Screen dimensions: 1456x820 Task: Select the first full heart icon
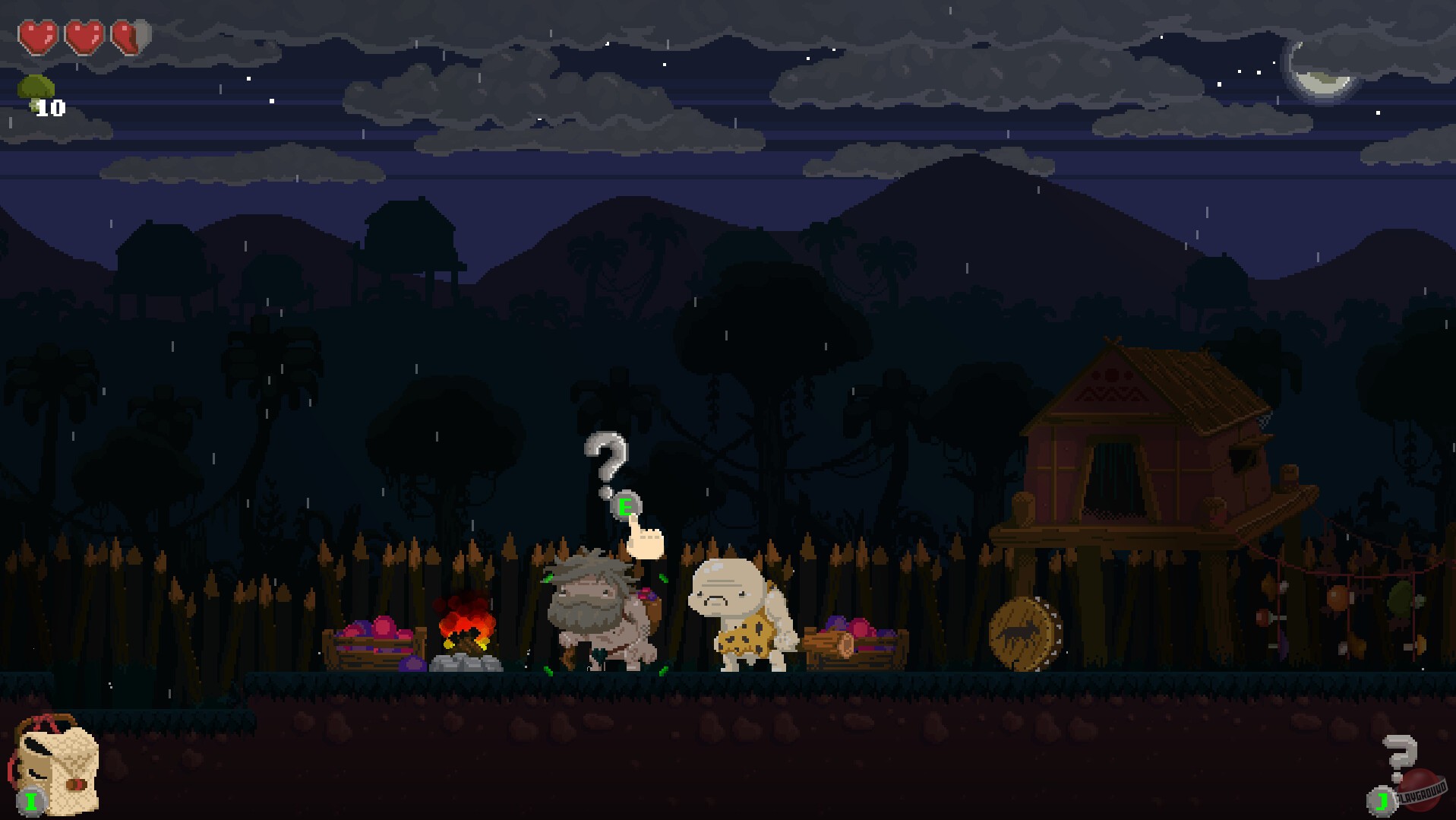click(x=39, y=36)
